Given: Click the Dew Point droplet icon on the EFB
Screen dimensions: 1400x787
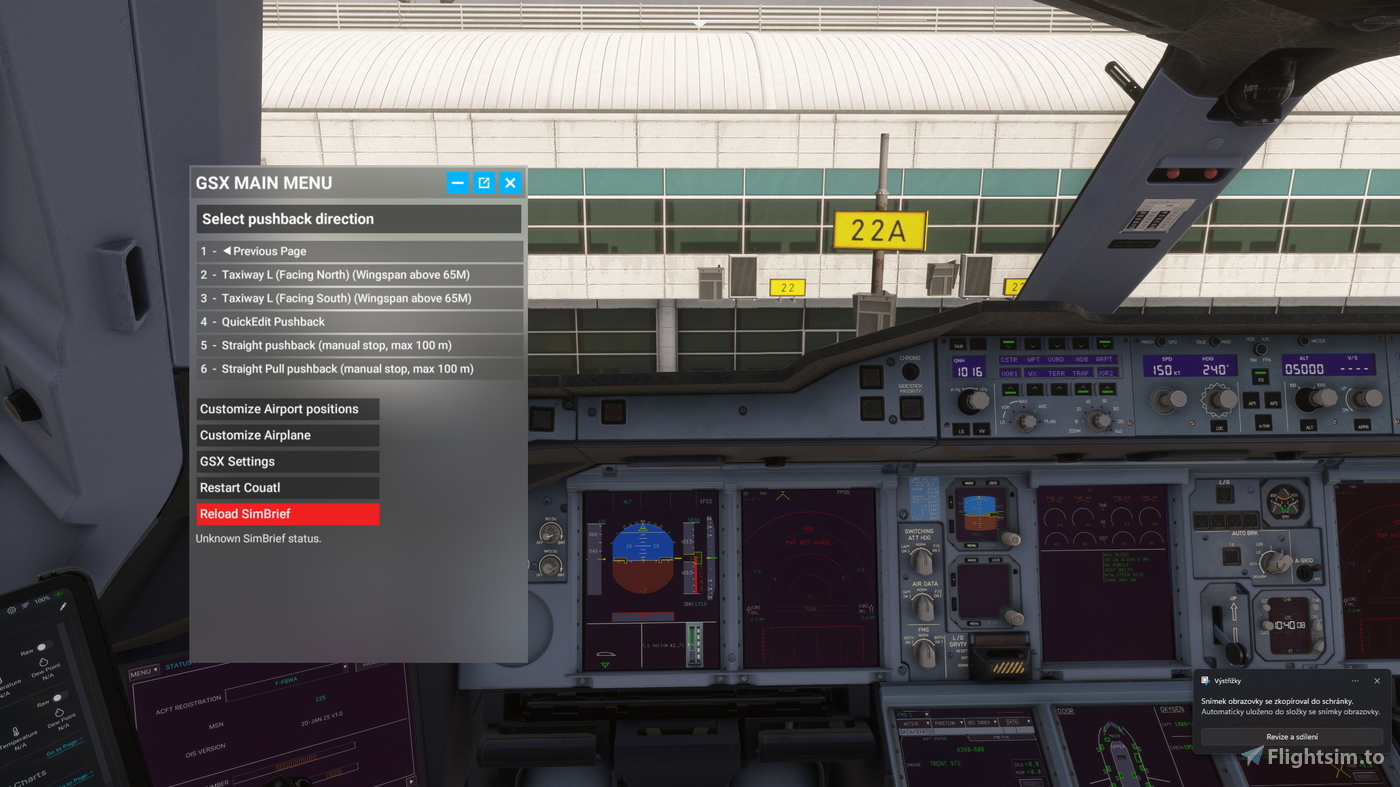Looking at the screenshot, I should coord(43,663).
